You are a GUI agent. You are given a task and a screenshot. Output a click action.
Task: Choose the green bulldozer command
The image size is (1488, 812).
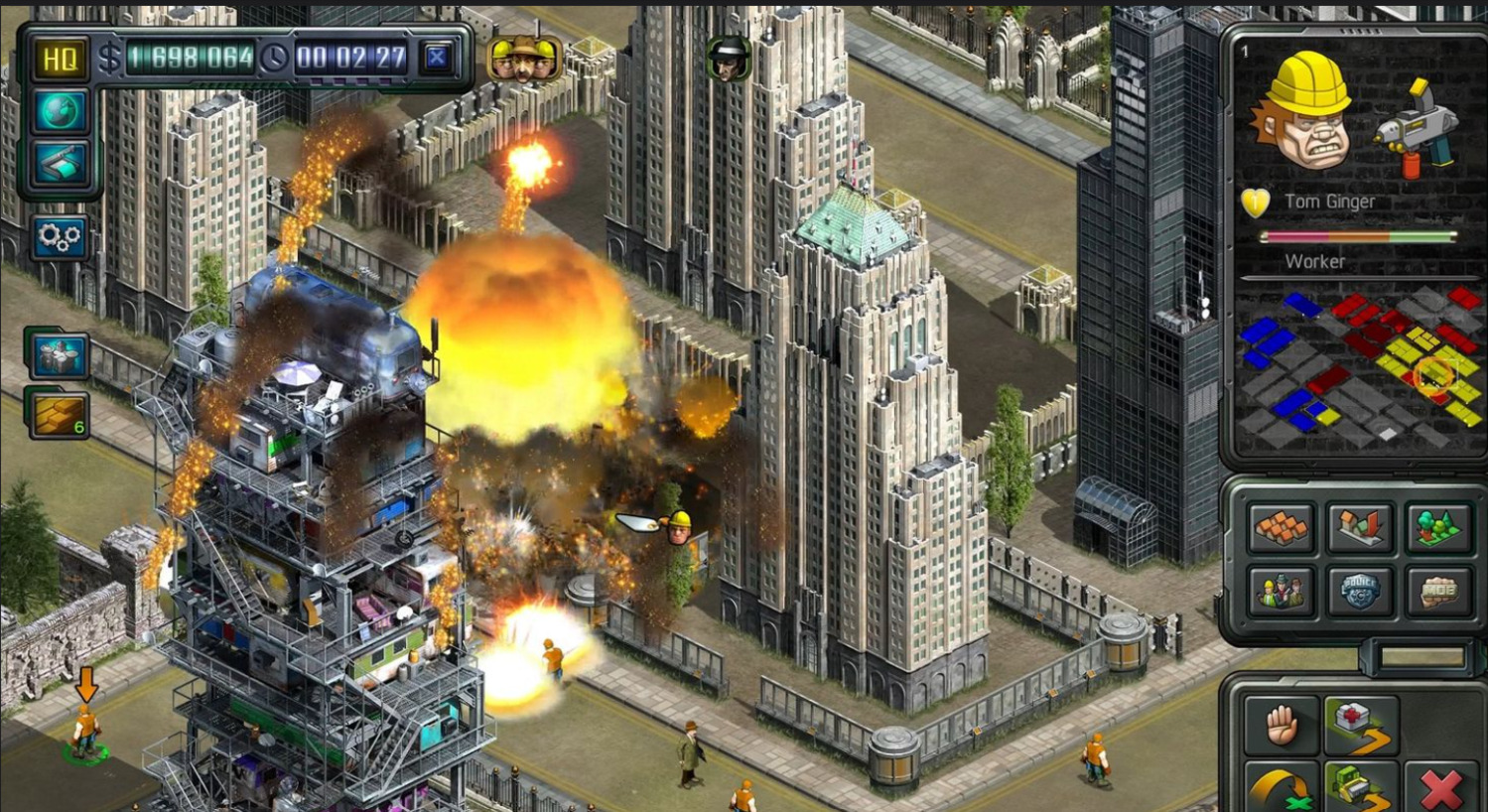(x=1360, y=787)
